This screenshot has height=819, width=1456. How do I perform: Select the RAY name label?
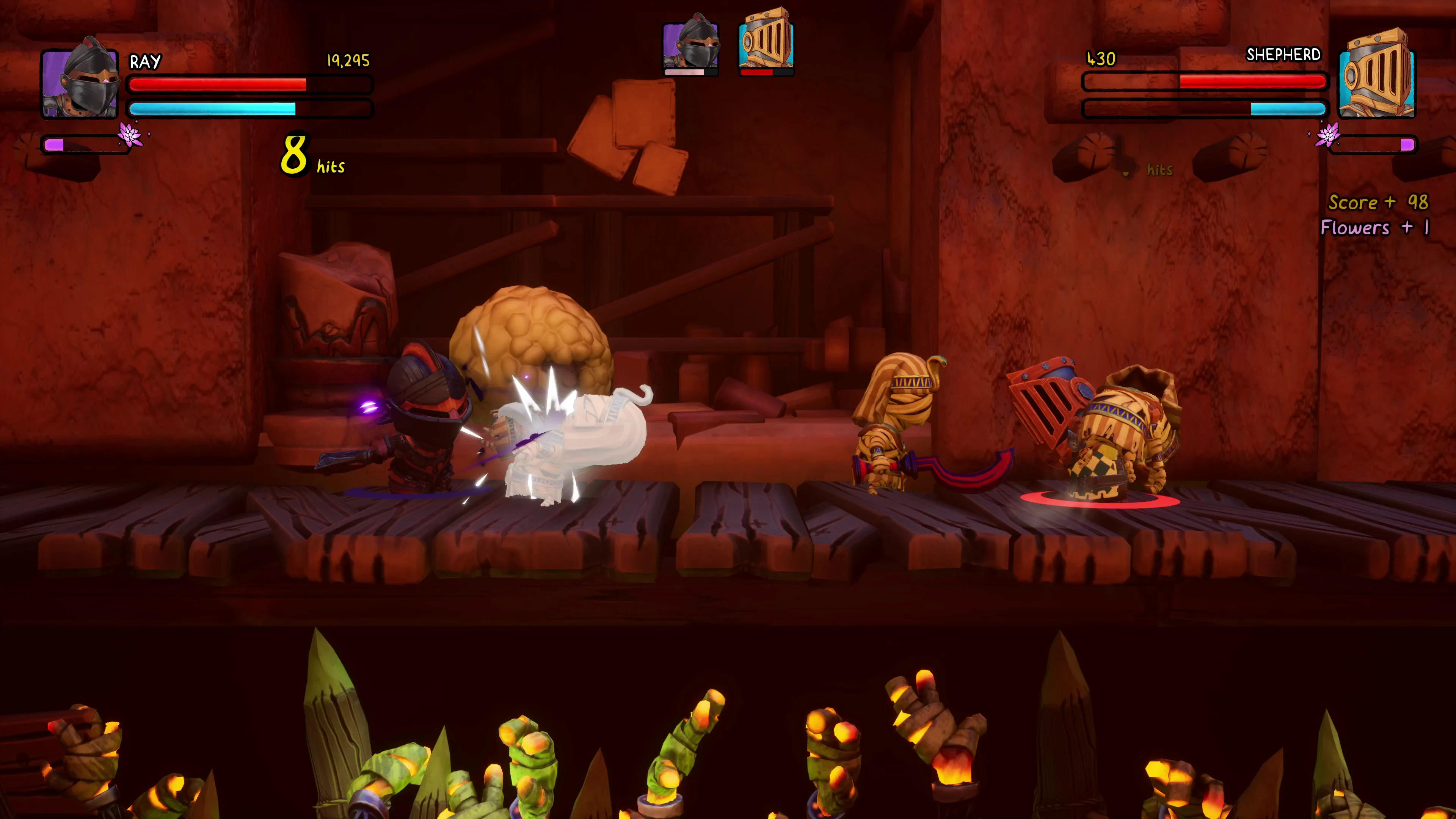tap(145, 61)
